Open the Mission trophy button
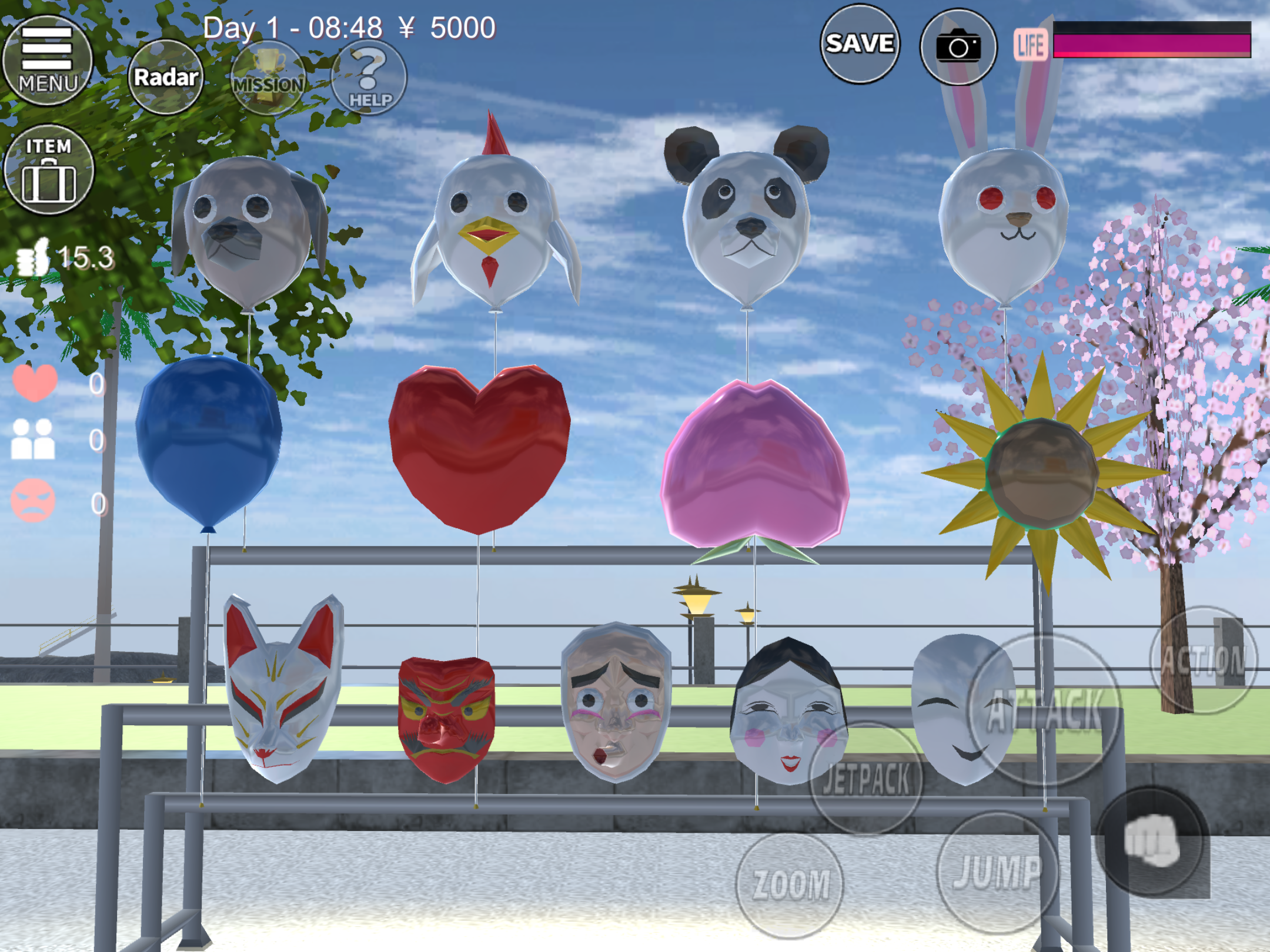The width and height of the screenshot is (1270, 952). pos(268,78)
